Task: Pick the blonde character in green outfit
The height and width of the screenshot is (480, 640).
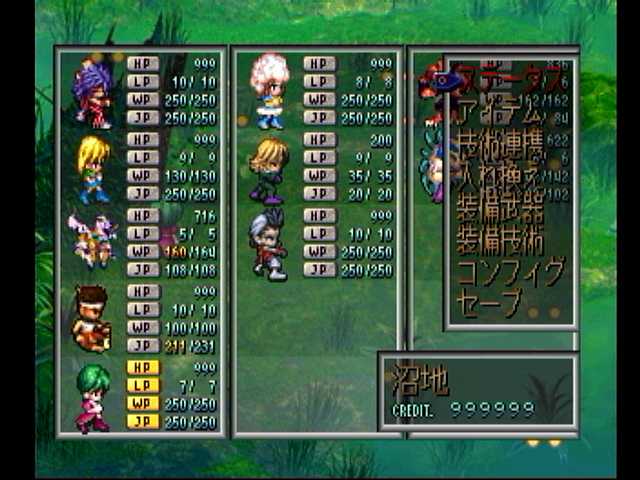Action: pos(92,167)
